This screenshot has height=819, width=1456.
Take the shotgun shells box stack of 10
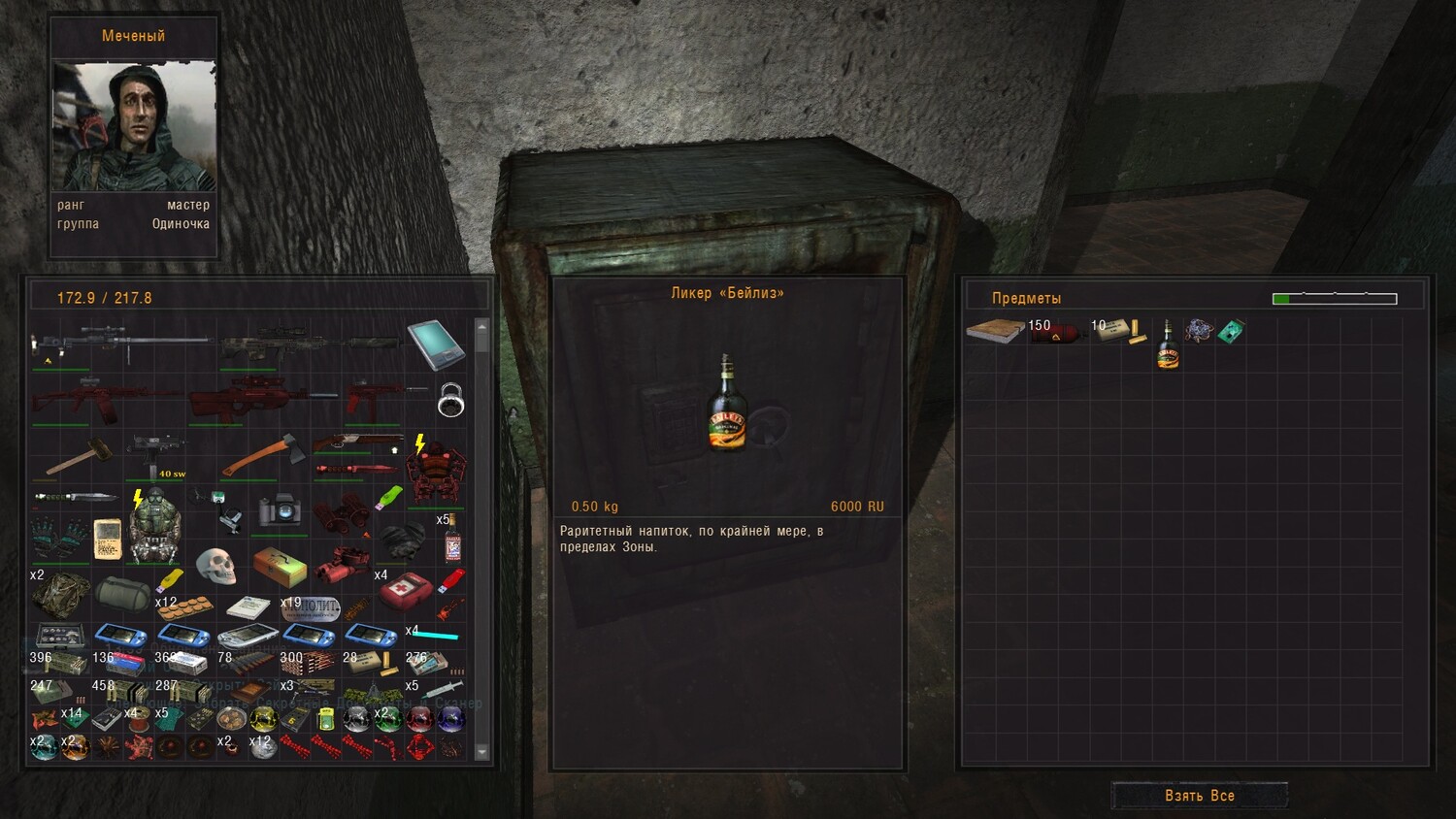point(1118,331)
